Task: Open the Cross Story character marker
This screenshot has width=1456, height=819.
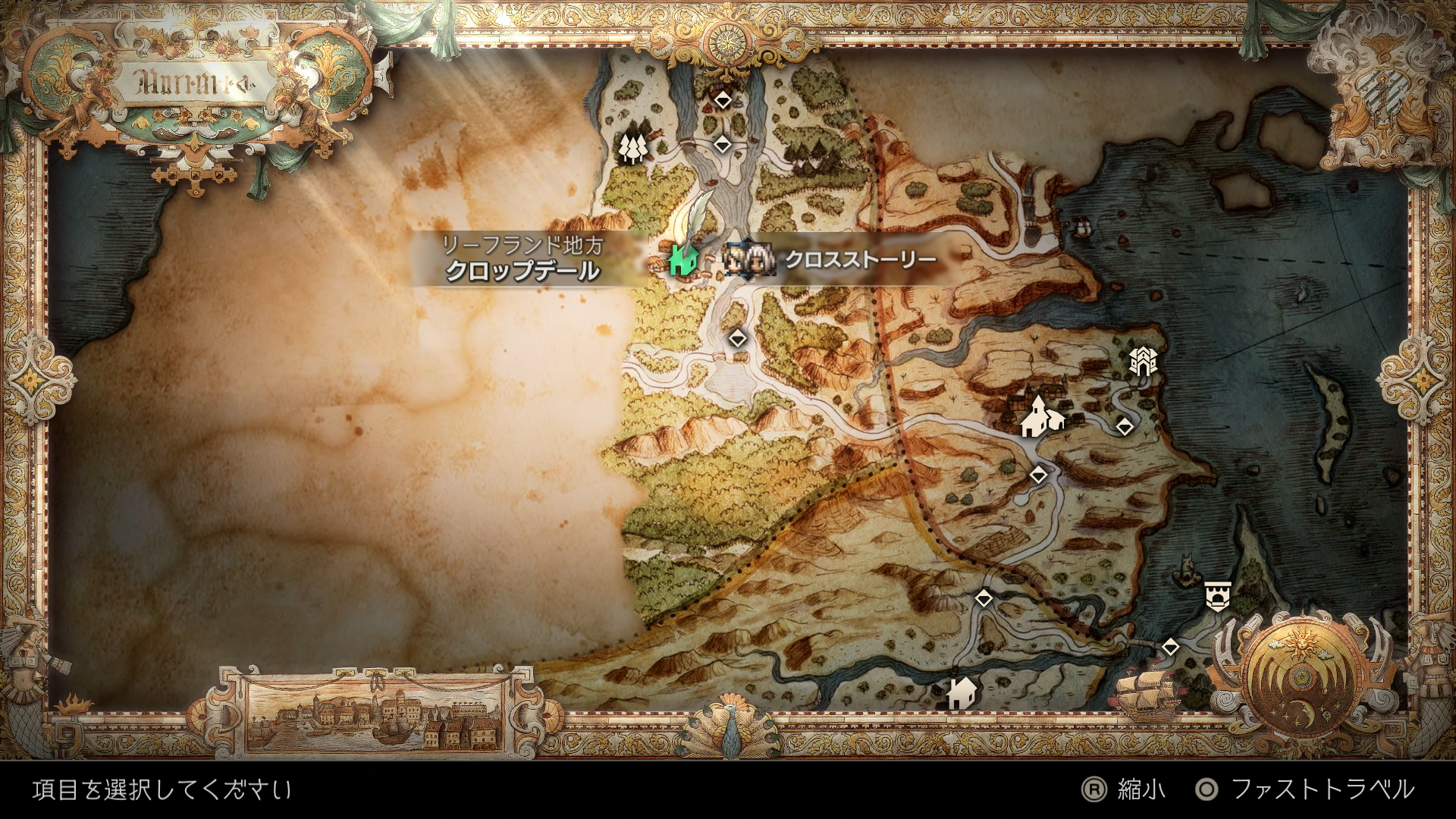Action: tap(748, 259)
